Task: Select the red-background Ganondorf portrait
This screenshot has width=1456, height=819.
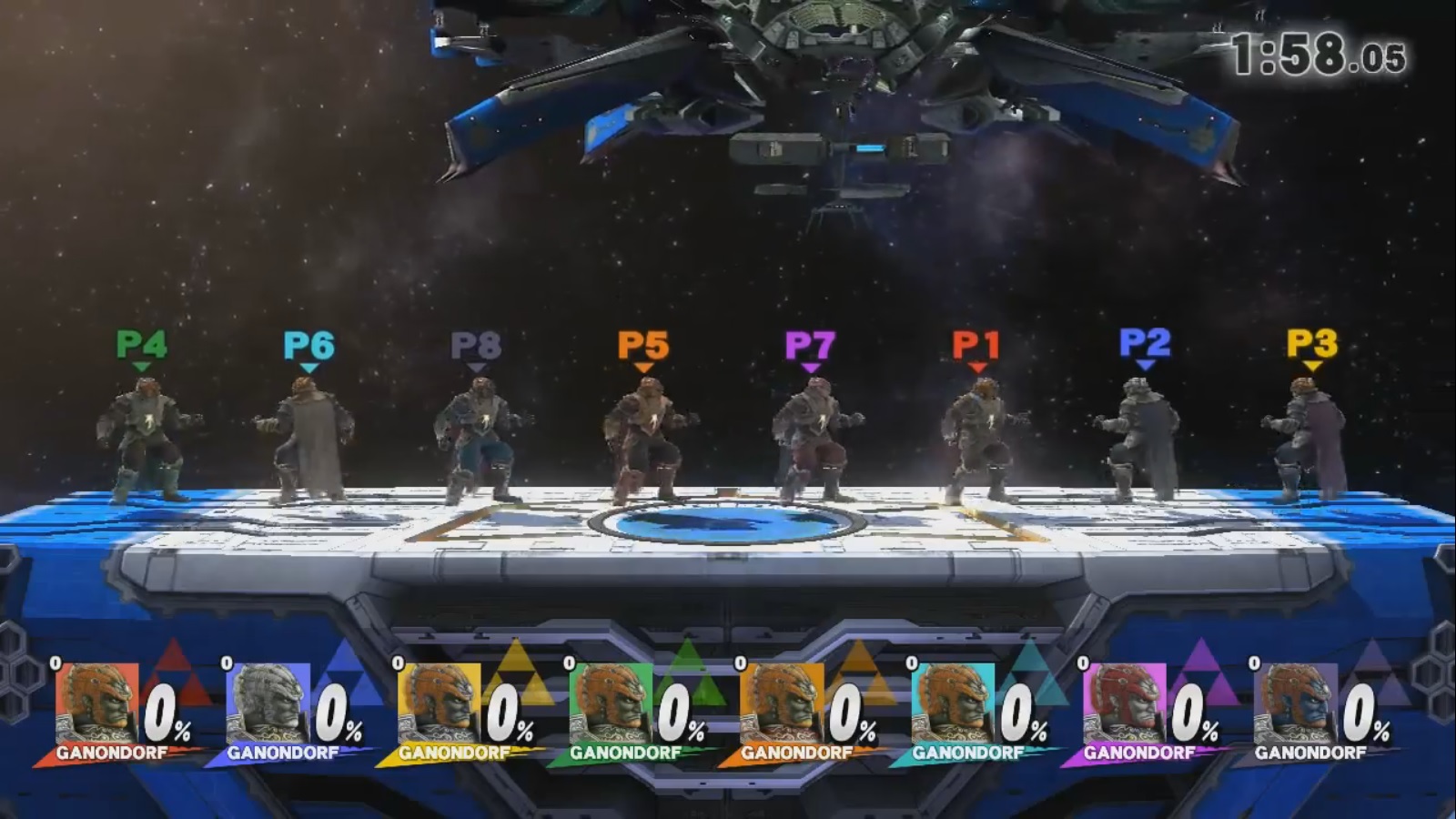Action: click(96, 703)
